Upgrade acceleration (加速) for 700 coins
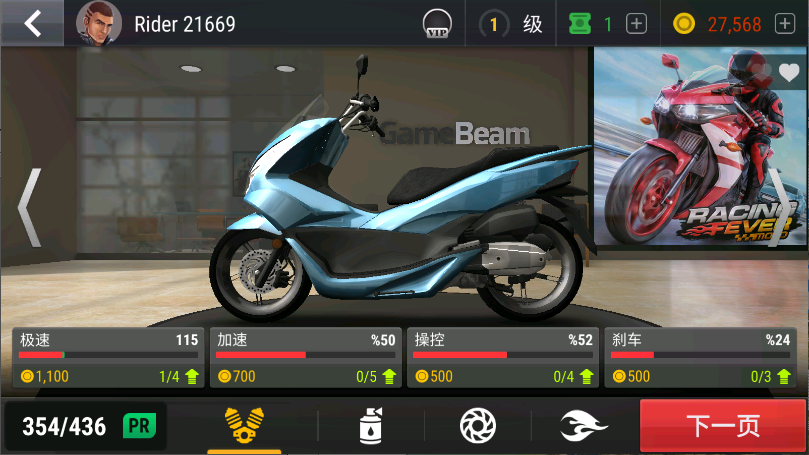Image resolution: width=809 pixels, height=455 pixels. (306, 358)
